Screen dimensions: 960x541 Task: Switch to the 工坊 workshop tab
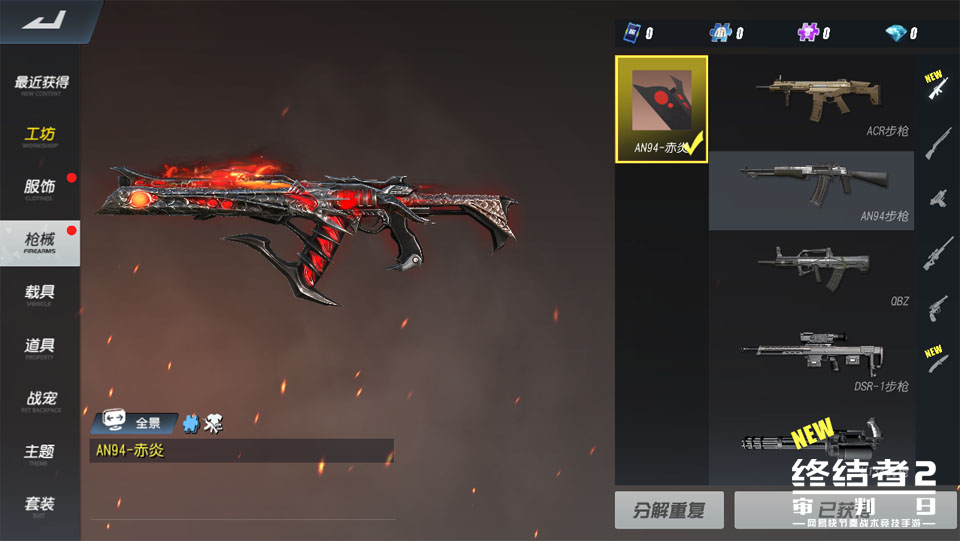point(41,137)
